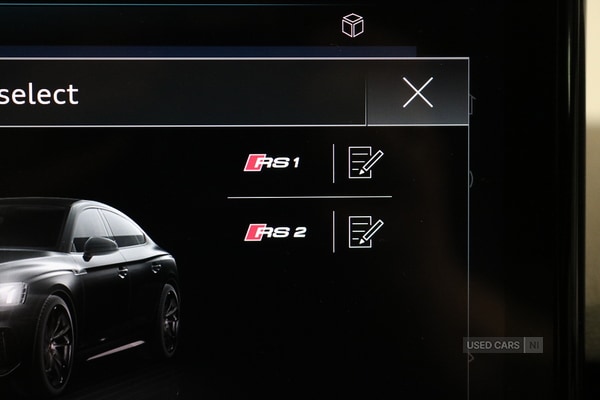The width and height of the screenshot is (600, 400).
Task: Close the drive select panel
Action: pyautogui.click(x=417, y=92)
